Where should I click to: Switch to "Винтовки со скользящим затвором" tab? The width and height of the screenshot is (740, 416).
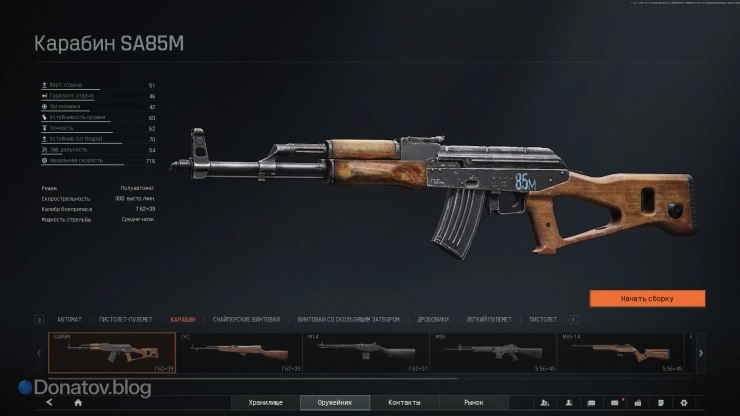click(x=348, y=319)
